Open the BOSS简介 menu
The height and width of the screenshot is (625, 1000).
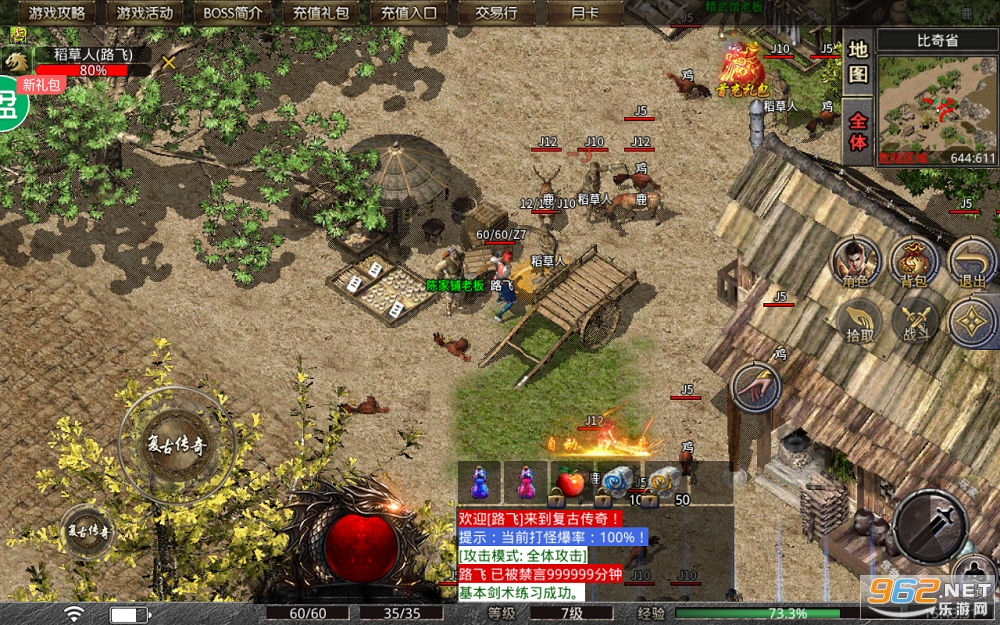click(232, 13)
